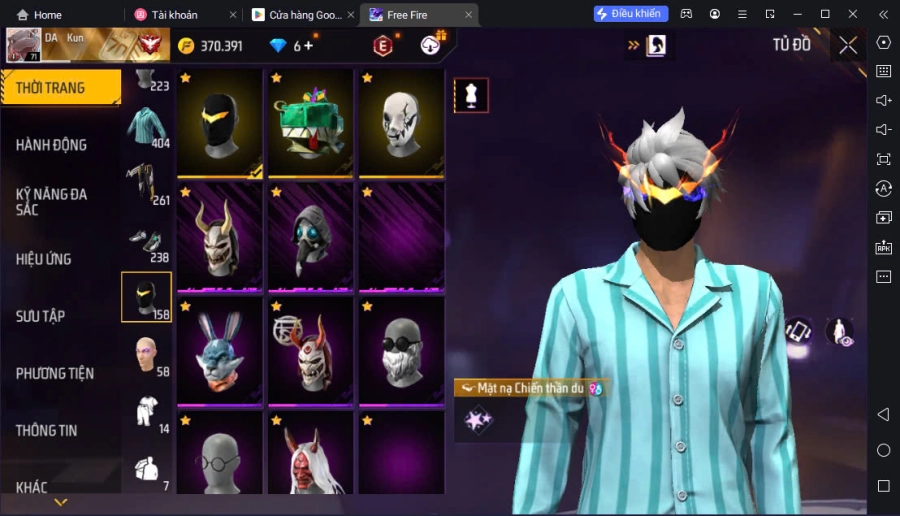
Task: Equip the green dragon box head
Action: (x=310, y=123)
